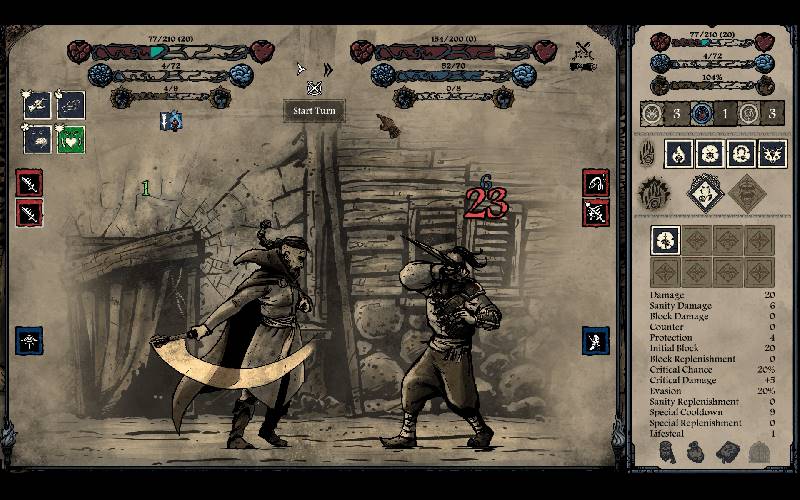Select the filled flower rune slot
The width and height of the screenshot is (800, 500).
pos(665,240)
